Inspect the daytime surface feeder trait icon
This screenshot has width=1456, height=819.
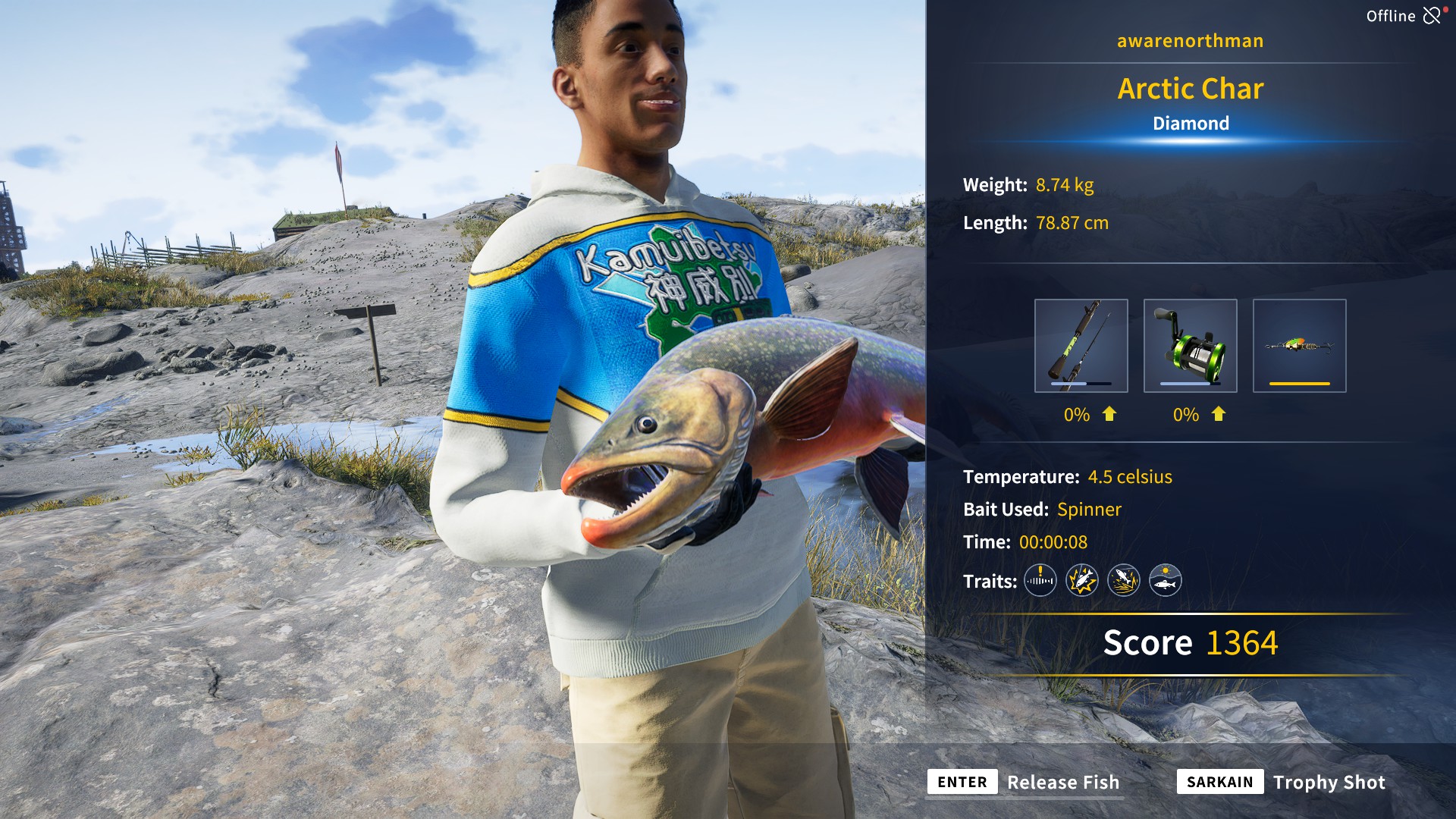1167,581
